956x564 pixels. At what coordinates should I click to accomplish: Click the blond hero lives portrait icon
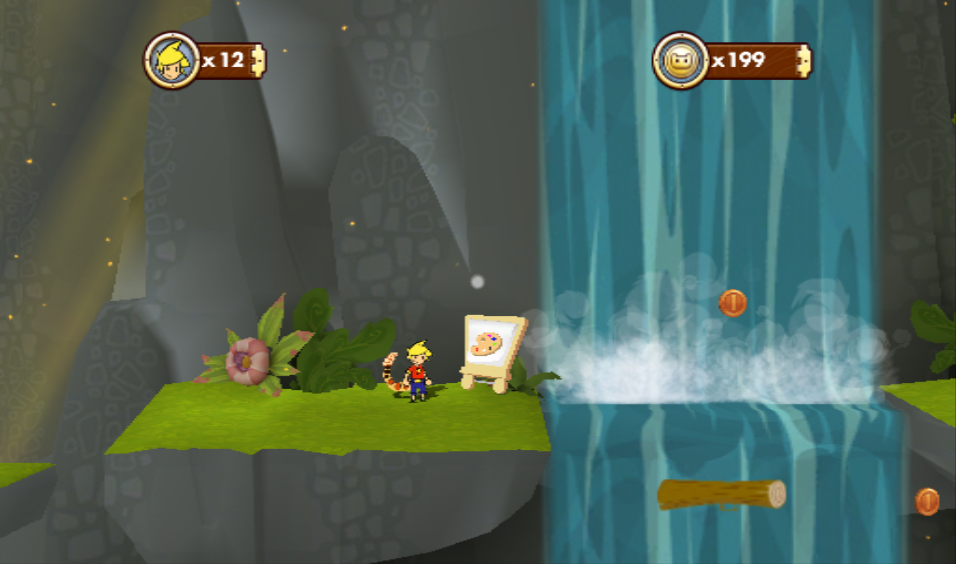coord(172,60)
